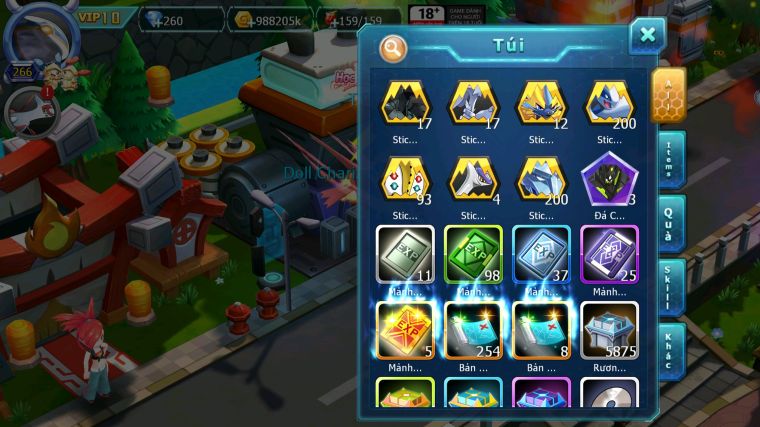
Task: Open the bag search magnifier
Action: (393, 47)
